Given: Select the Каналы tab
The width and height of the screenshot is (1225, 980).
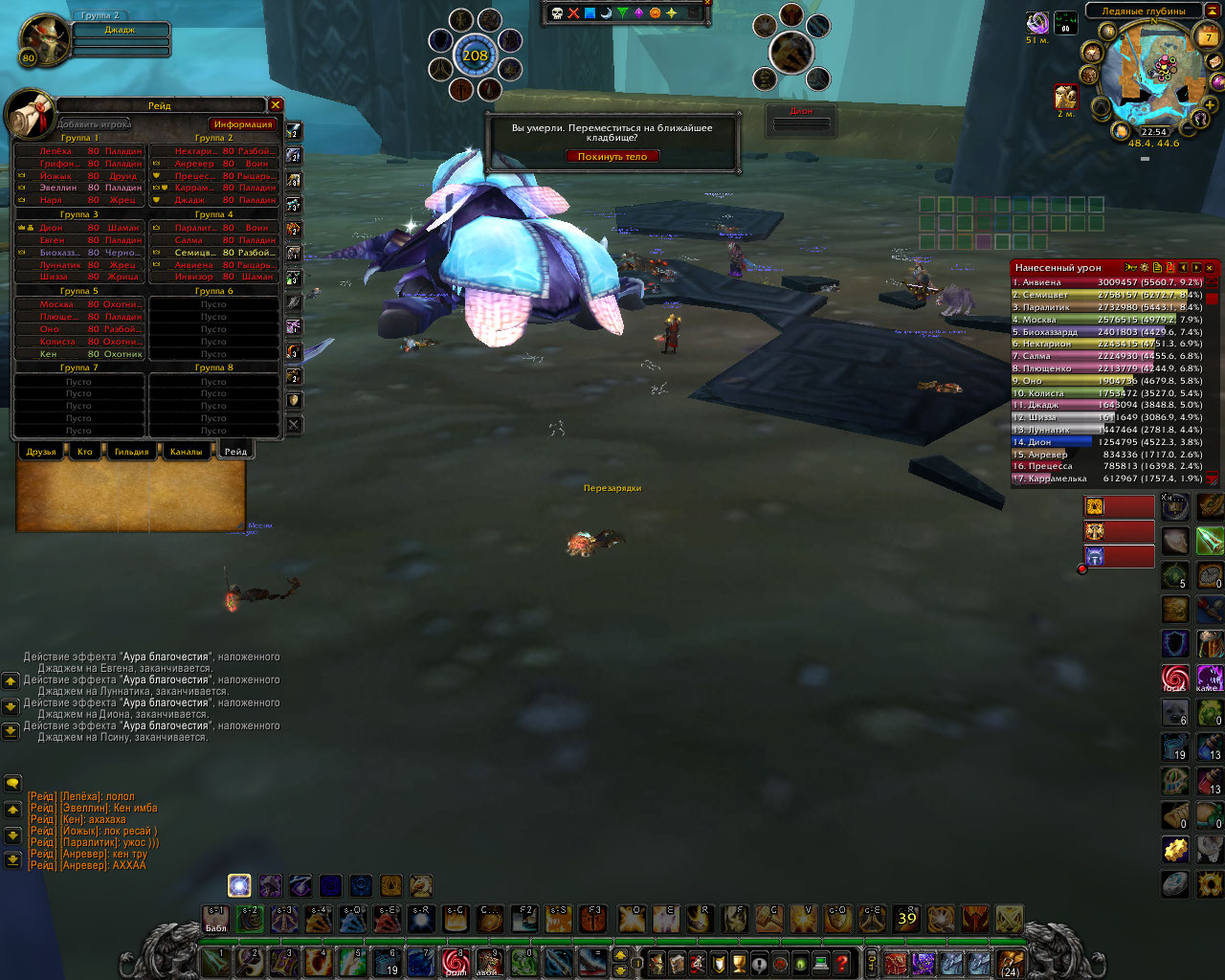Looking at the screenshot, I should (186, 452).
